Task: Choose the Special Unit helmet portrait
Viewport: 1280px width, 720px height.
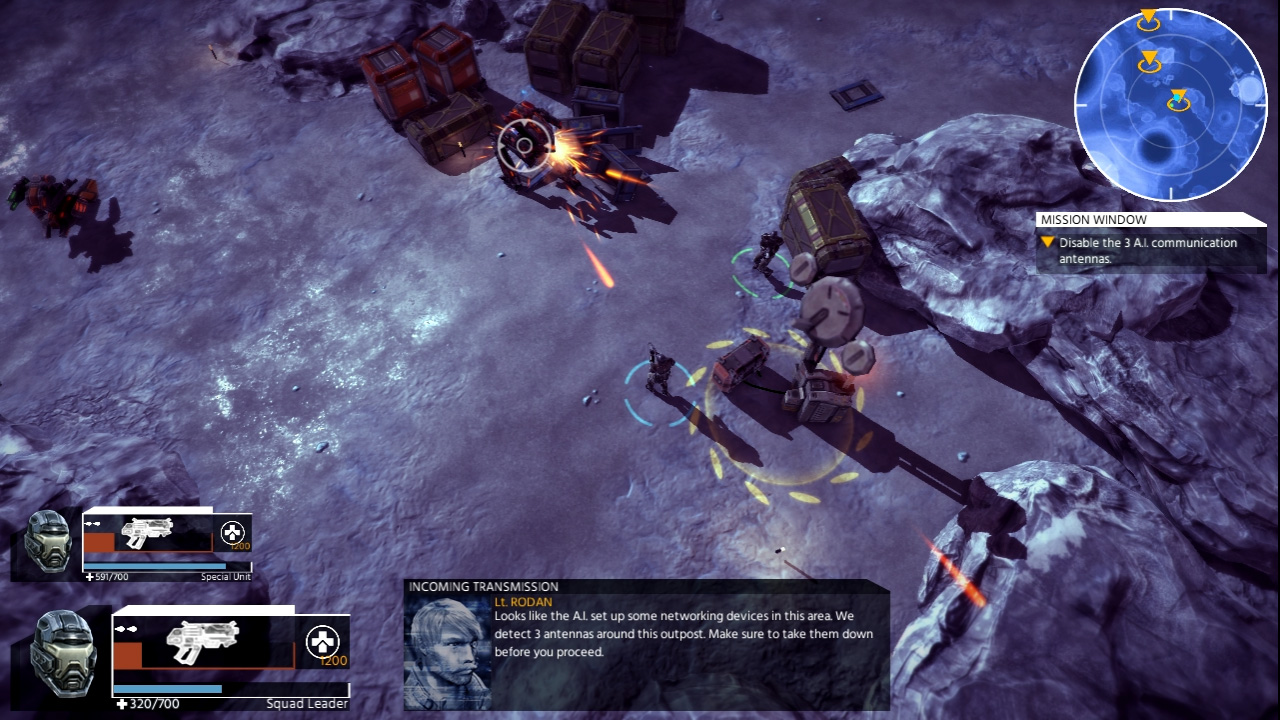Action: coord(48,541)
